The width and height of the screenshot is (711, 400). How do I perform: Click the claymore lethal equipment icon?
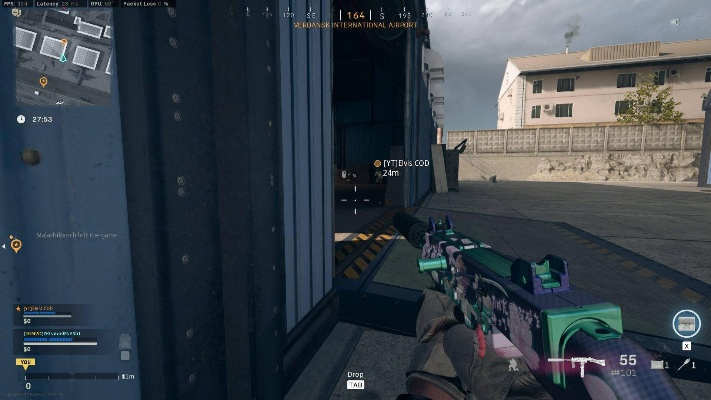click(657, 365)
